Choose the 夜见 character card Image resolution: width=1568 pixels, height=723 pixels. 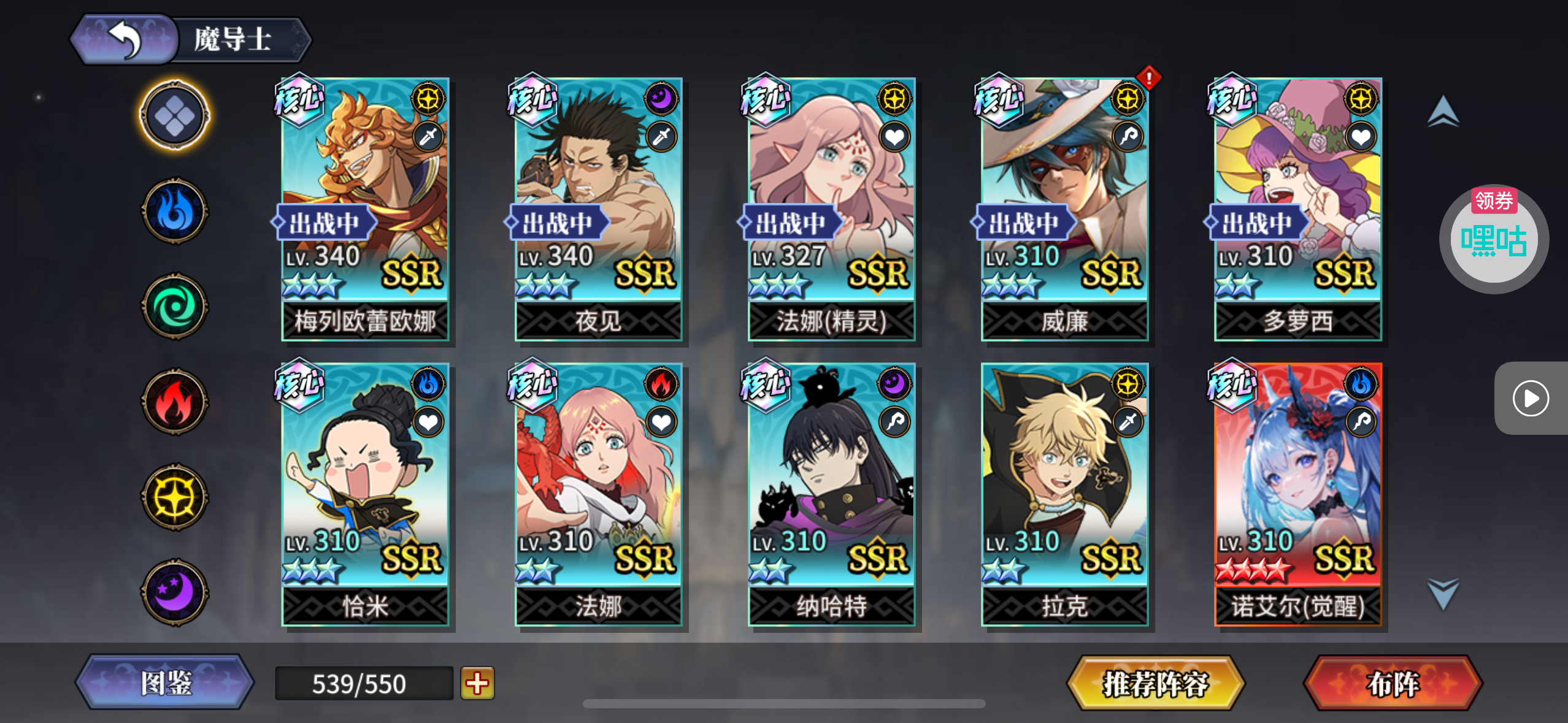click(598, 208)
